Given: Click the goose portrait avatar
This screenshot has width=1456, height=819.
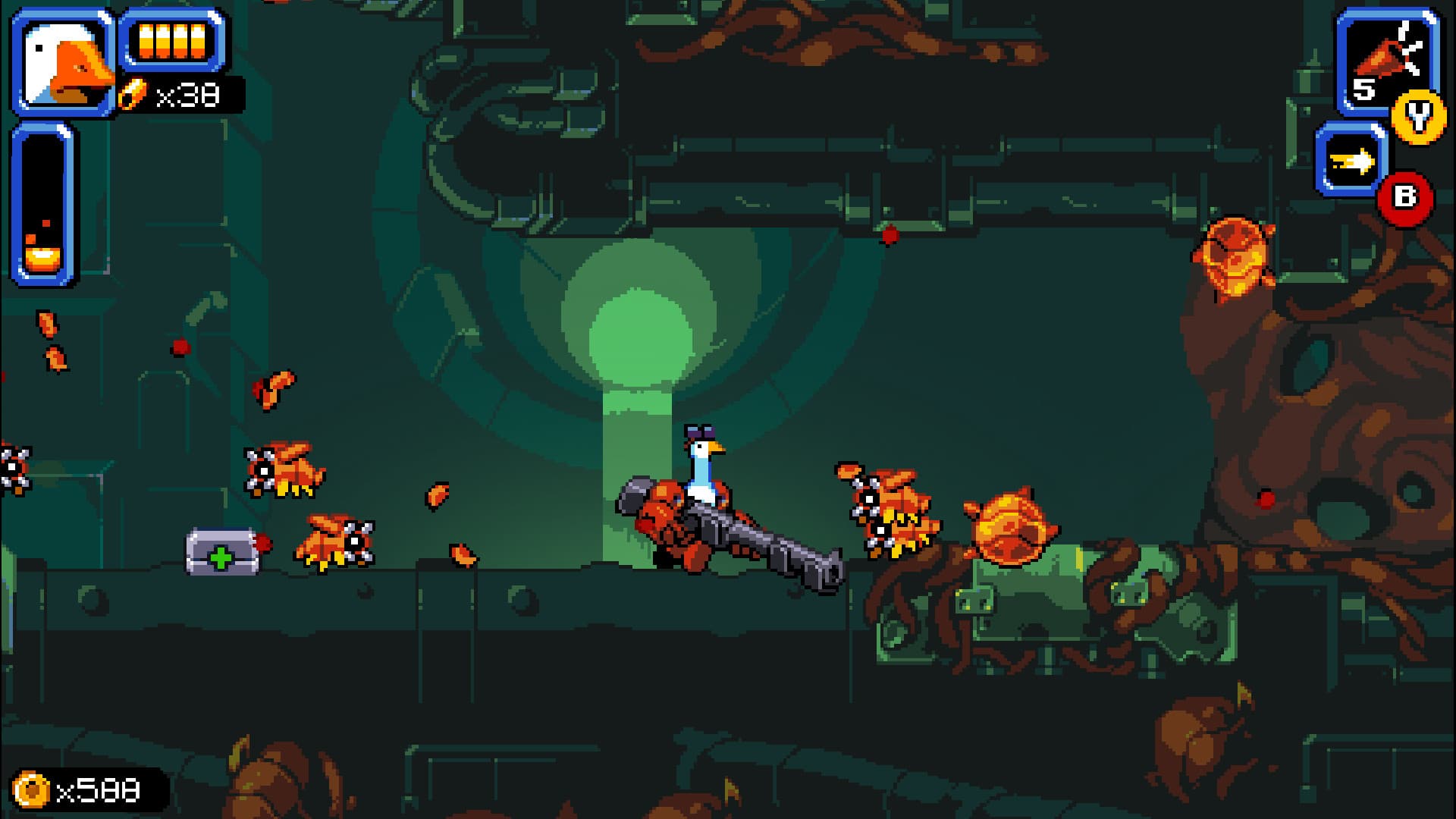Looking at the screenshot, I should 62,62.
